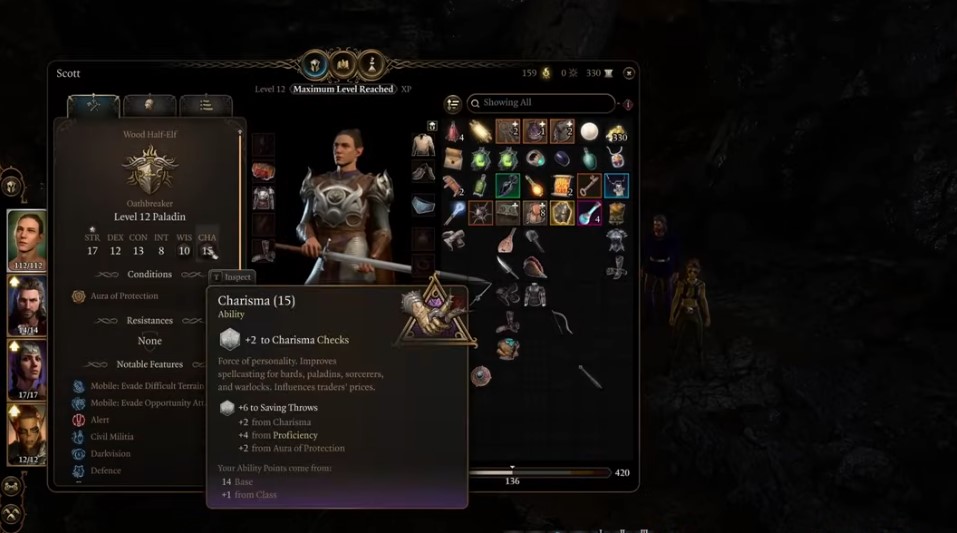
Task: Select Scott's party portrait
Action: pyautogui.click(x=27, y=239)
